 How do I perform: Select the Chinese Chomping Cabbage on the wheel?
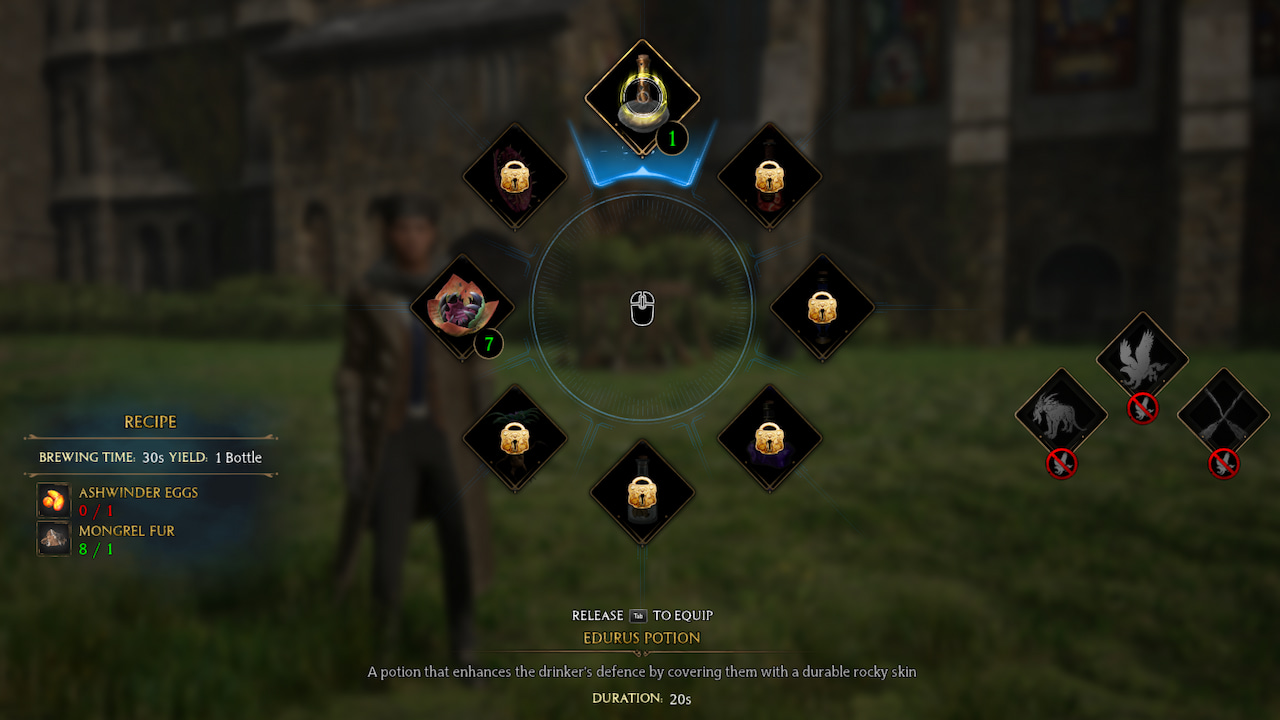(462, 305)
